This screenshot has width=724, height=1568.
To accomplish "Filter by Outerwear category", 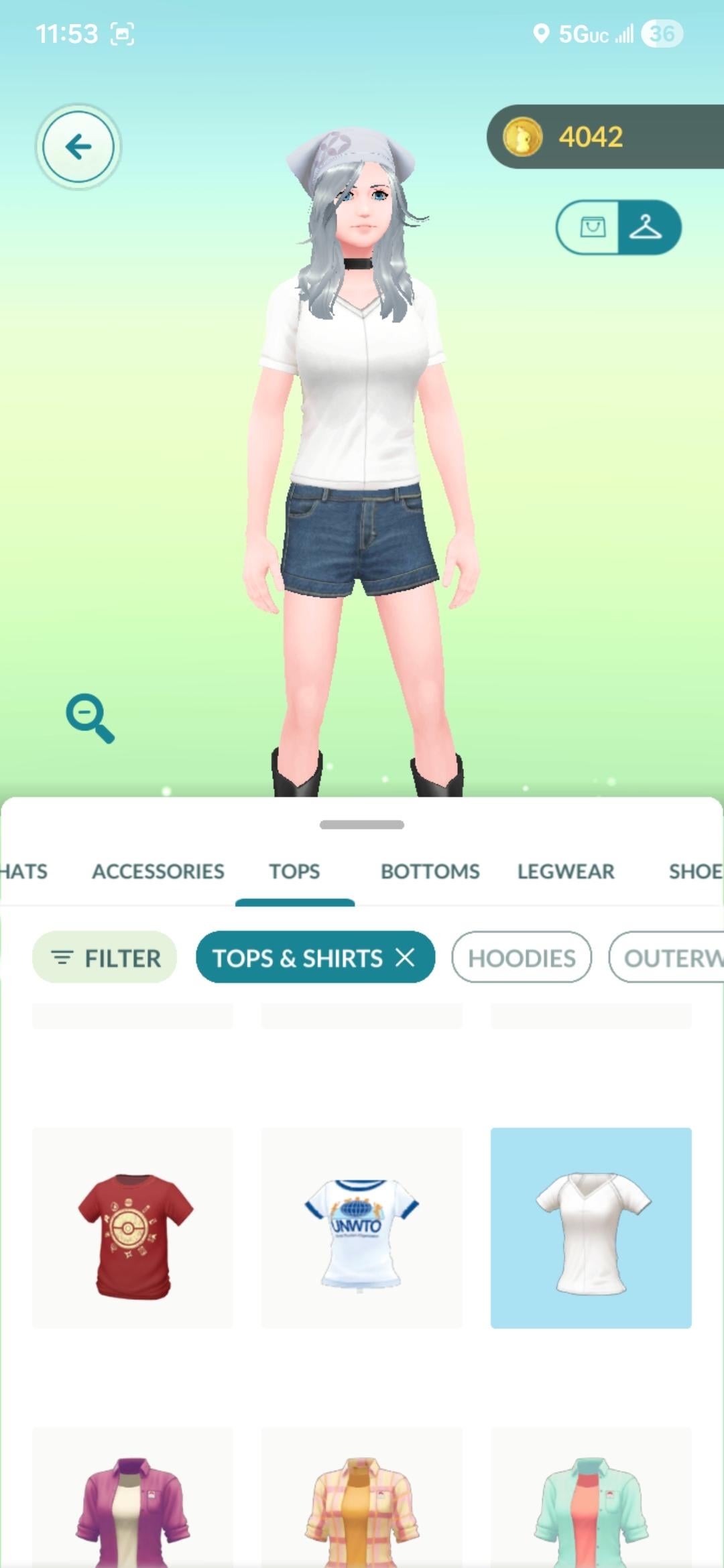I will click(670, 958).
